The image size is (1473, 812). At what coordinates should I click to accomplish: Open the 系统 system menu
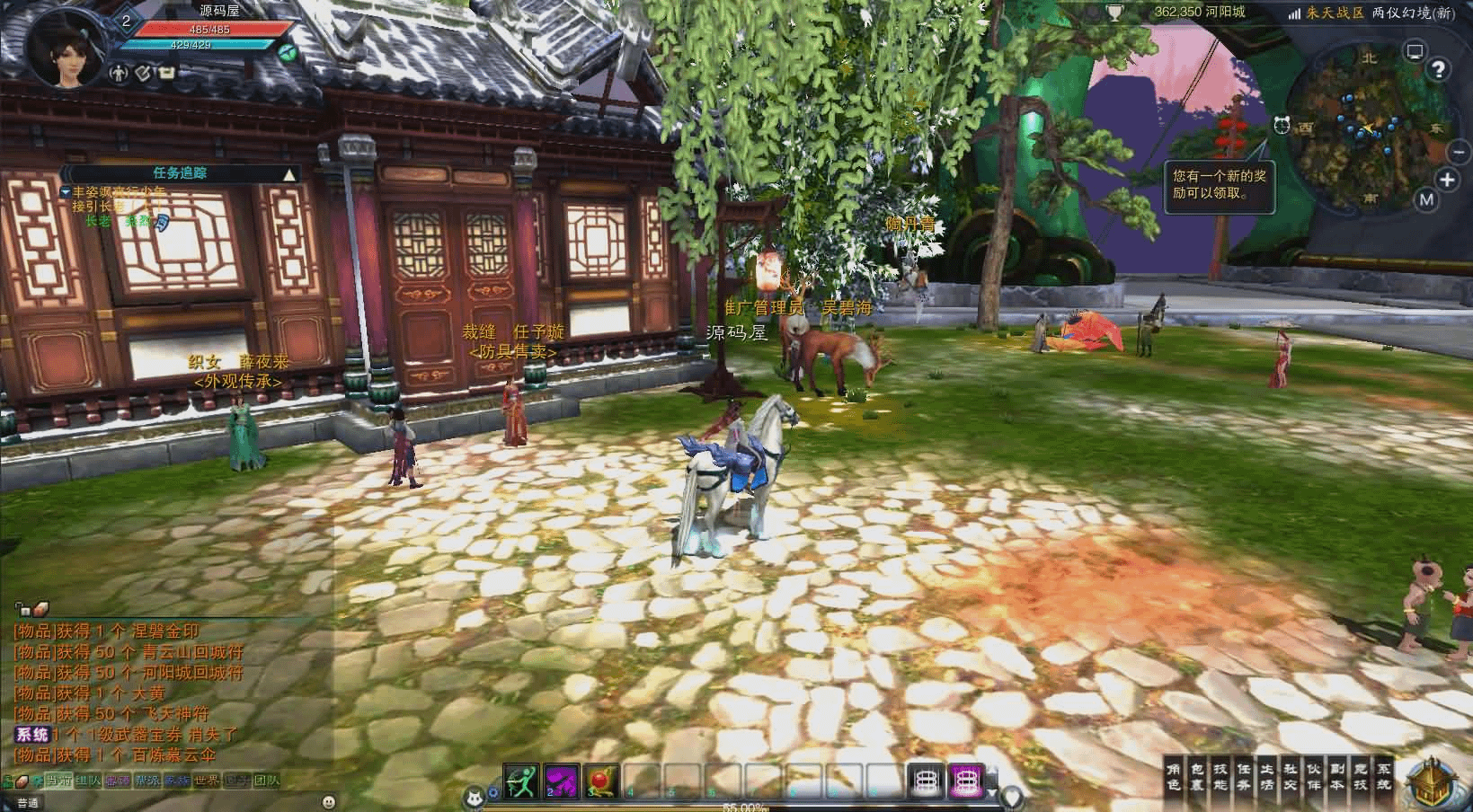click(x=1384, y=777)
